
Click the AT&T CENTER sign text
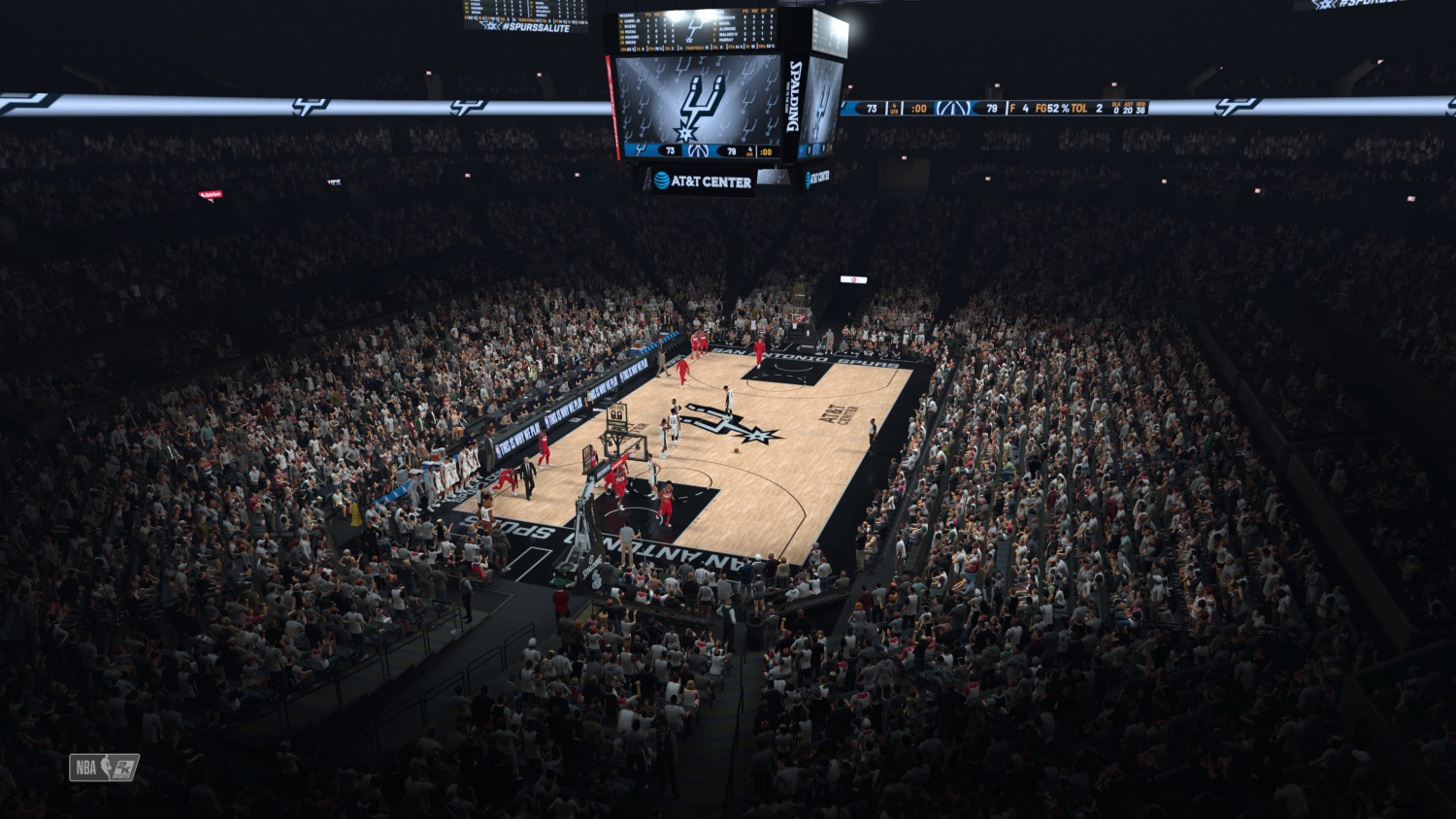[712, 180]
